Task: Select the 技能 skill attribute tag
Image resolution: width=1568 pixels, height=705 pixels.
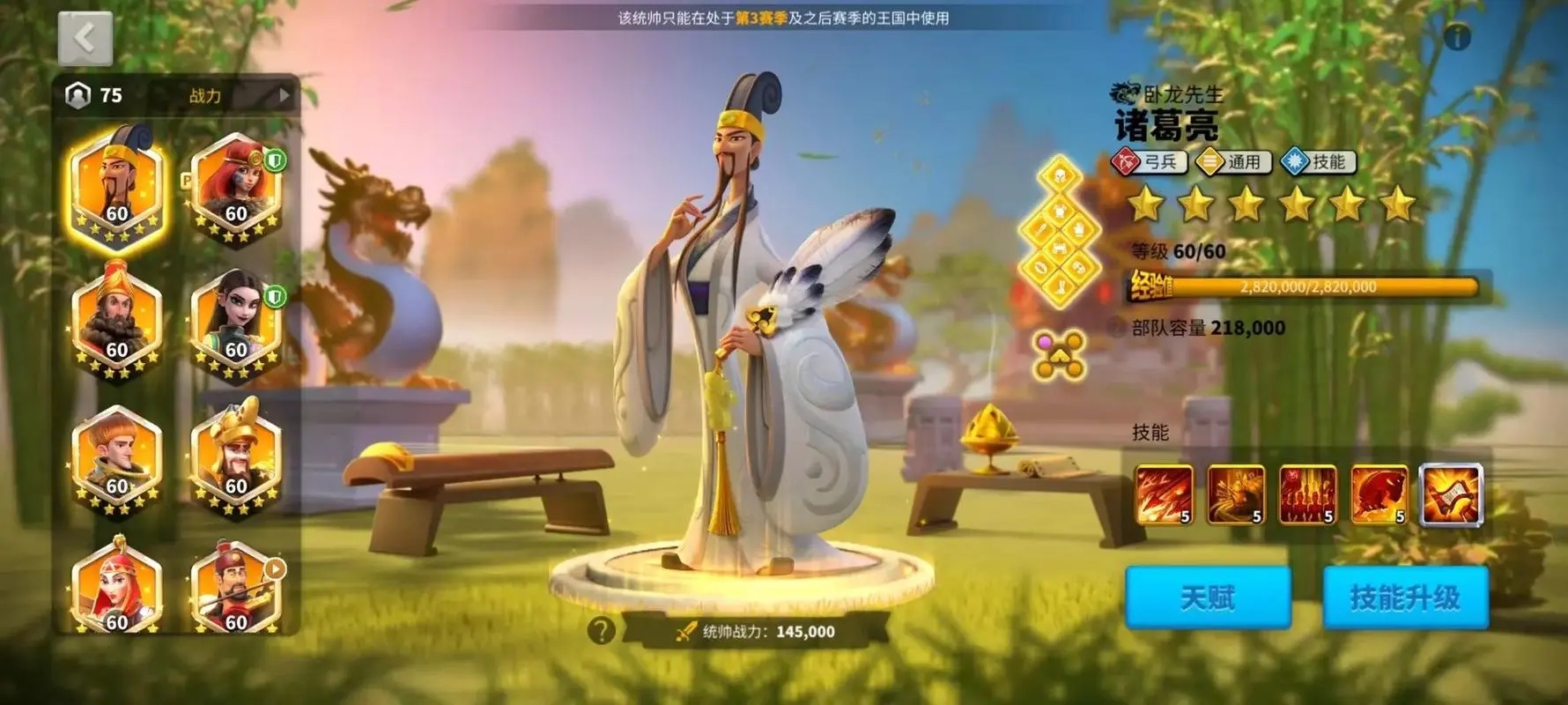Action: coord(1318,162)
